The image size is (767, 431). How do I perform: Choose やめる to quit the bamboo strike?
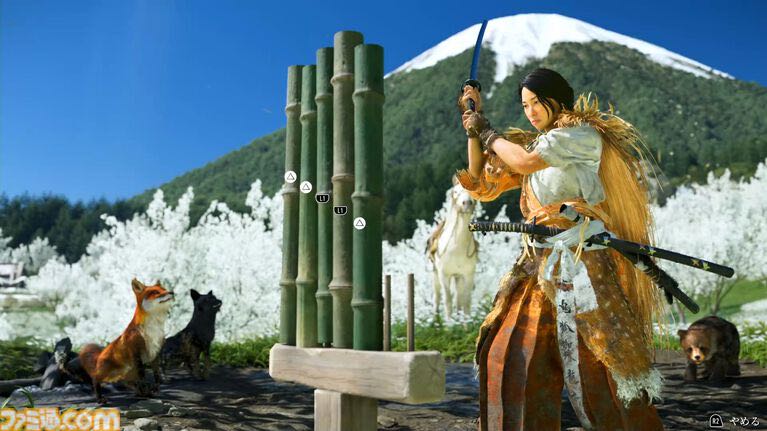(x=737, y=421)
